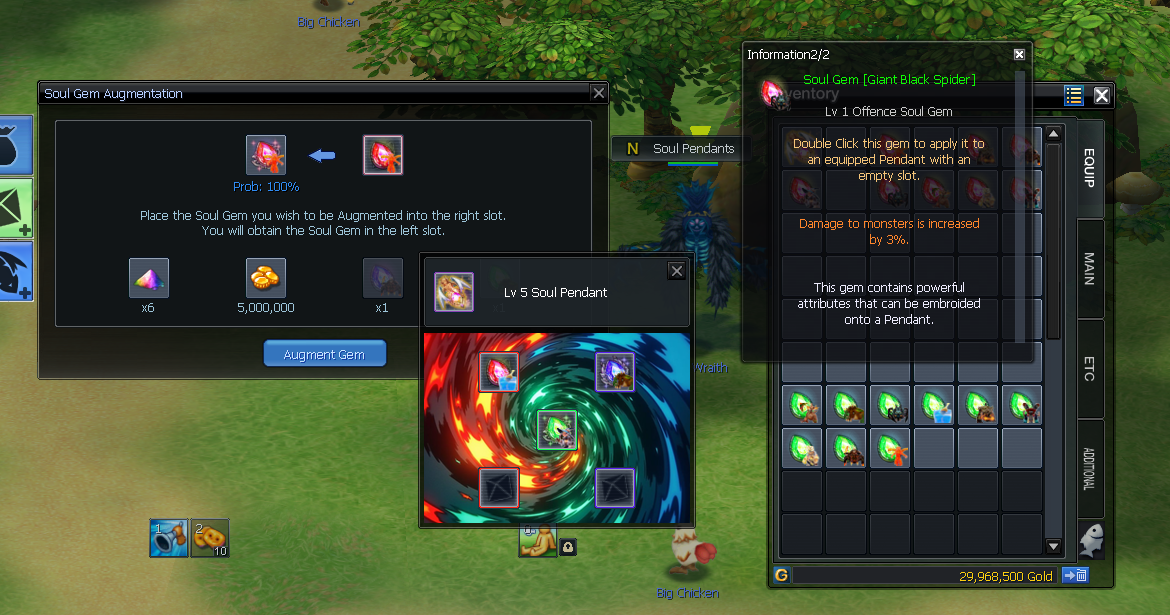Click the Augment Gem button

[324, 354]
